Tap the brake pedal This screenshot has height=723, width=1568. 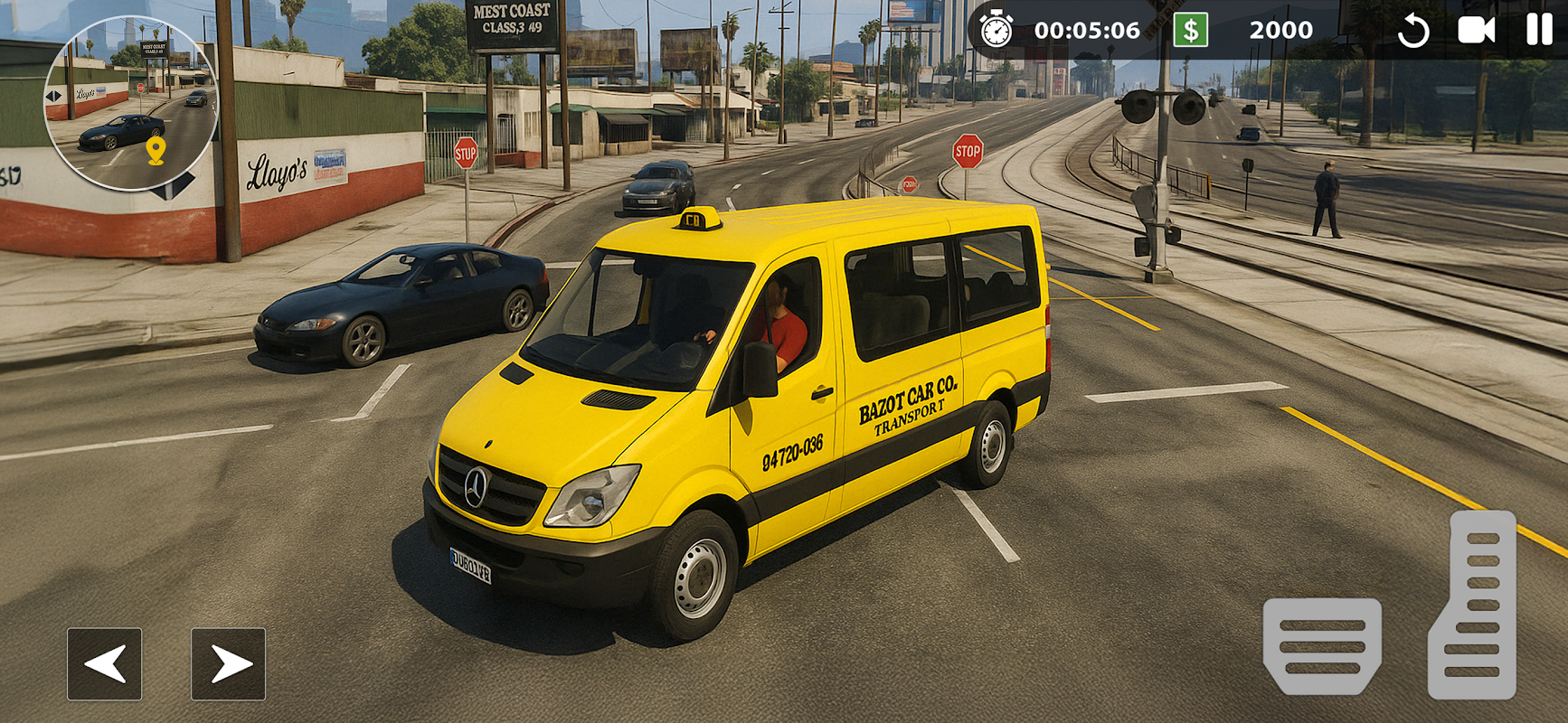[1322, 646]
